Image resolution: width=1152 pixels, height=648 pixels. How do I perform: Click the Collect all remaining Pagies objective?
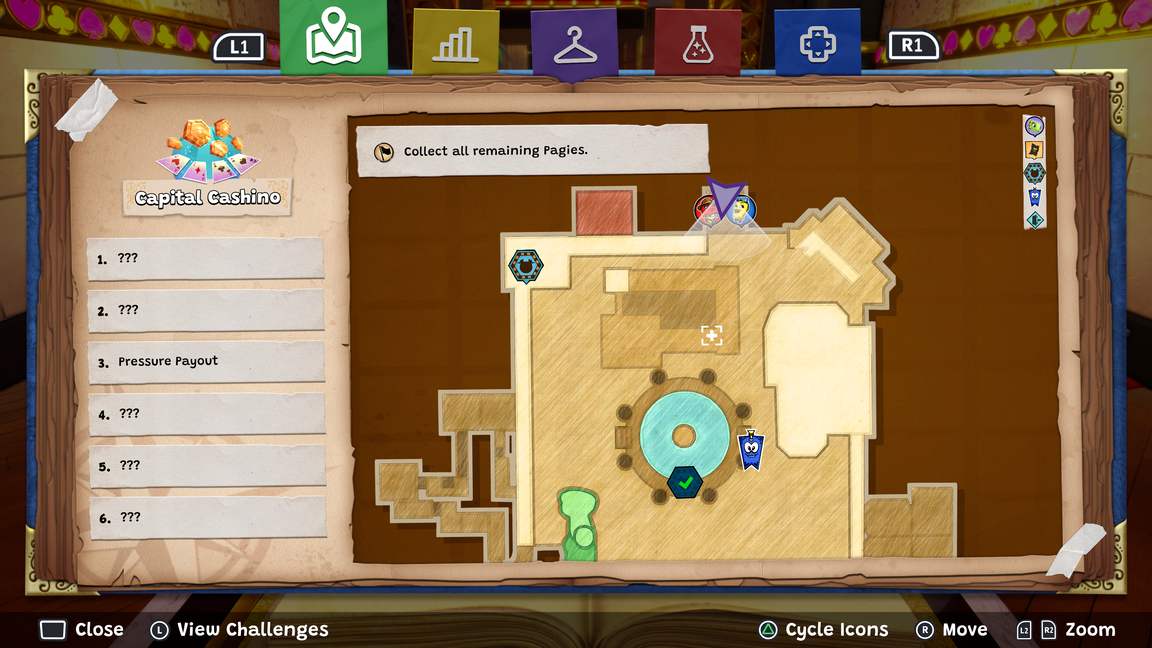pos(532,151)
